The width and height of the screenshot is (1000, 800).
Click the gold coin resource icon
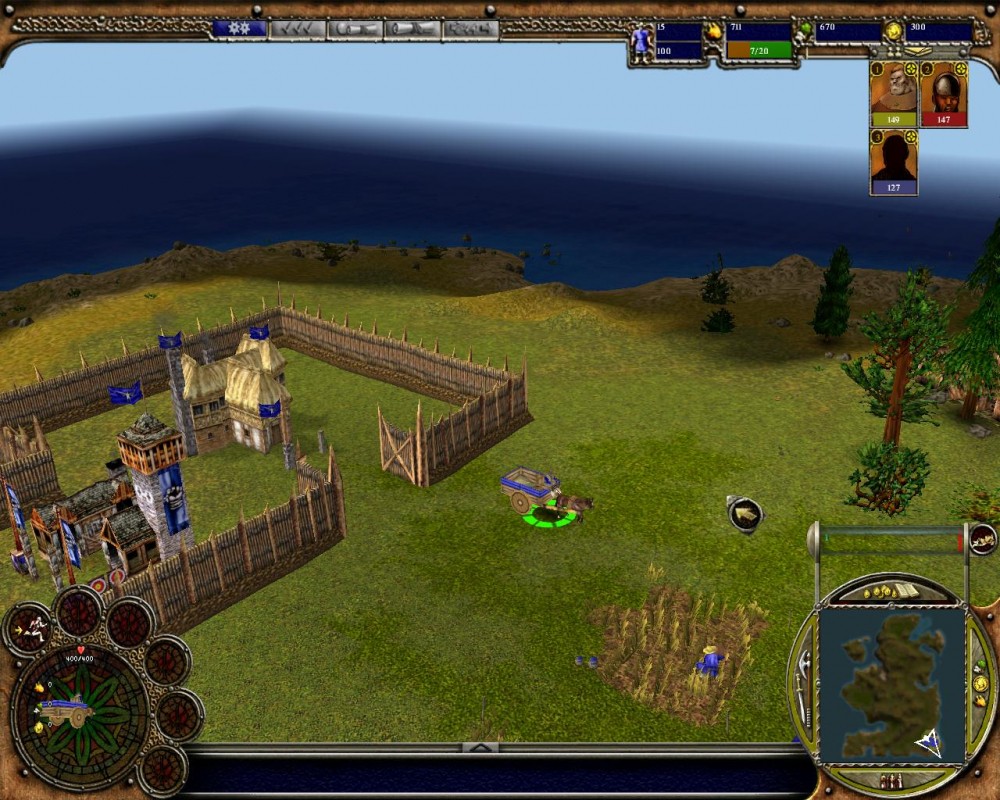[892, 32]
